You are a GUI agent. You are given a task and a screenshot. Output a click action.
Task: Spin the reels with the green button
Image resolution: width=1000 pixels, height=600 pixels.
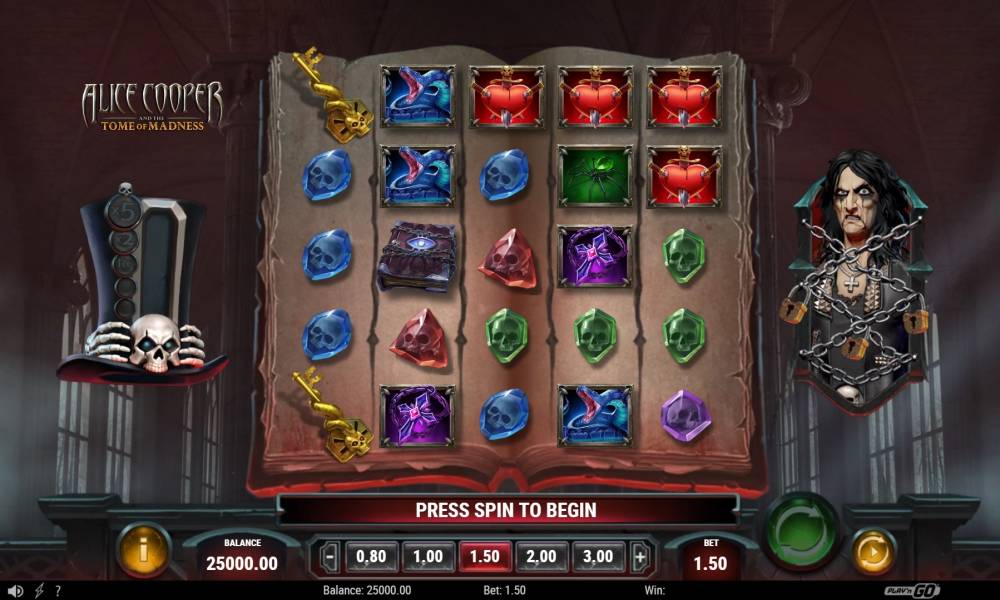802,530
